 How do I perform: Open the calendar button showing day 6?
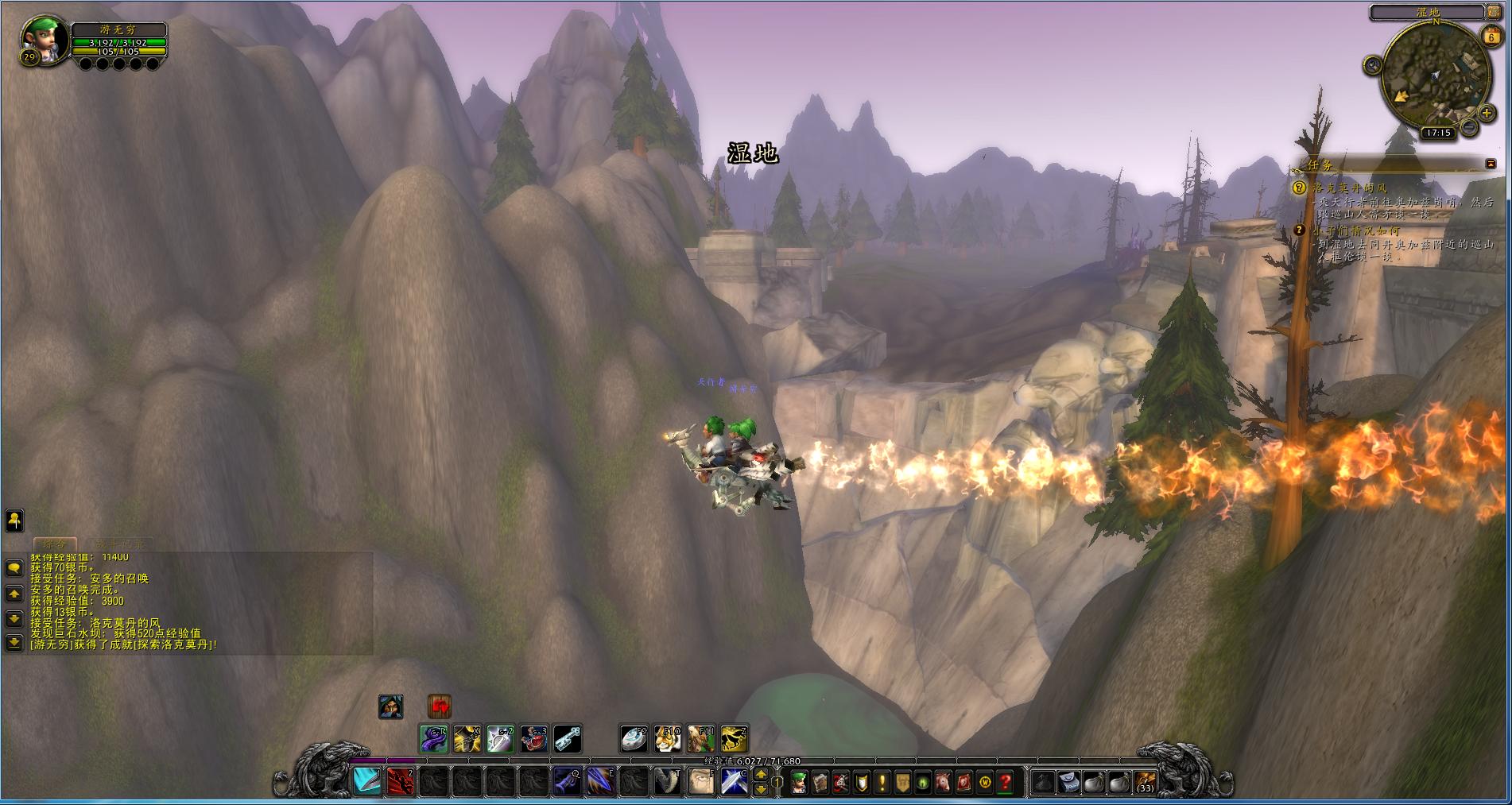[x=1491, y=36]
